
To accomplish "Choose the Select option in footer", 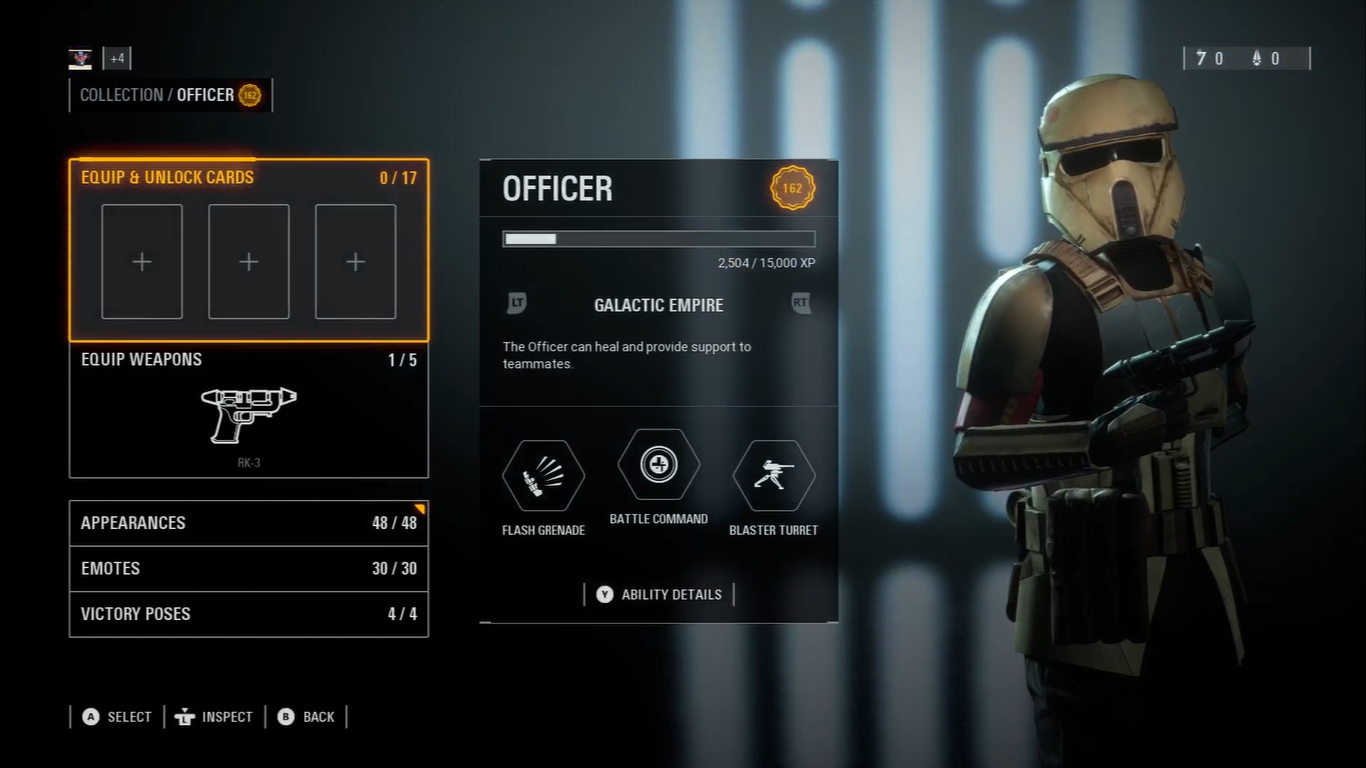I will point(117,716).
